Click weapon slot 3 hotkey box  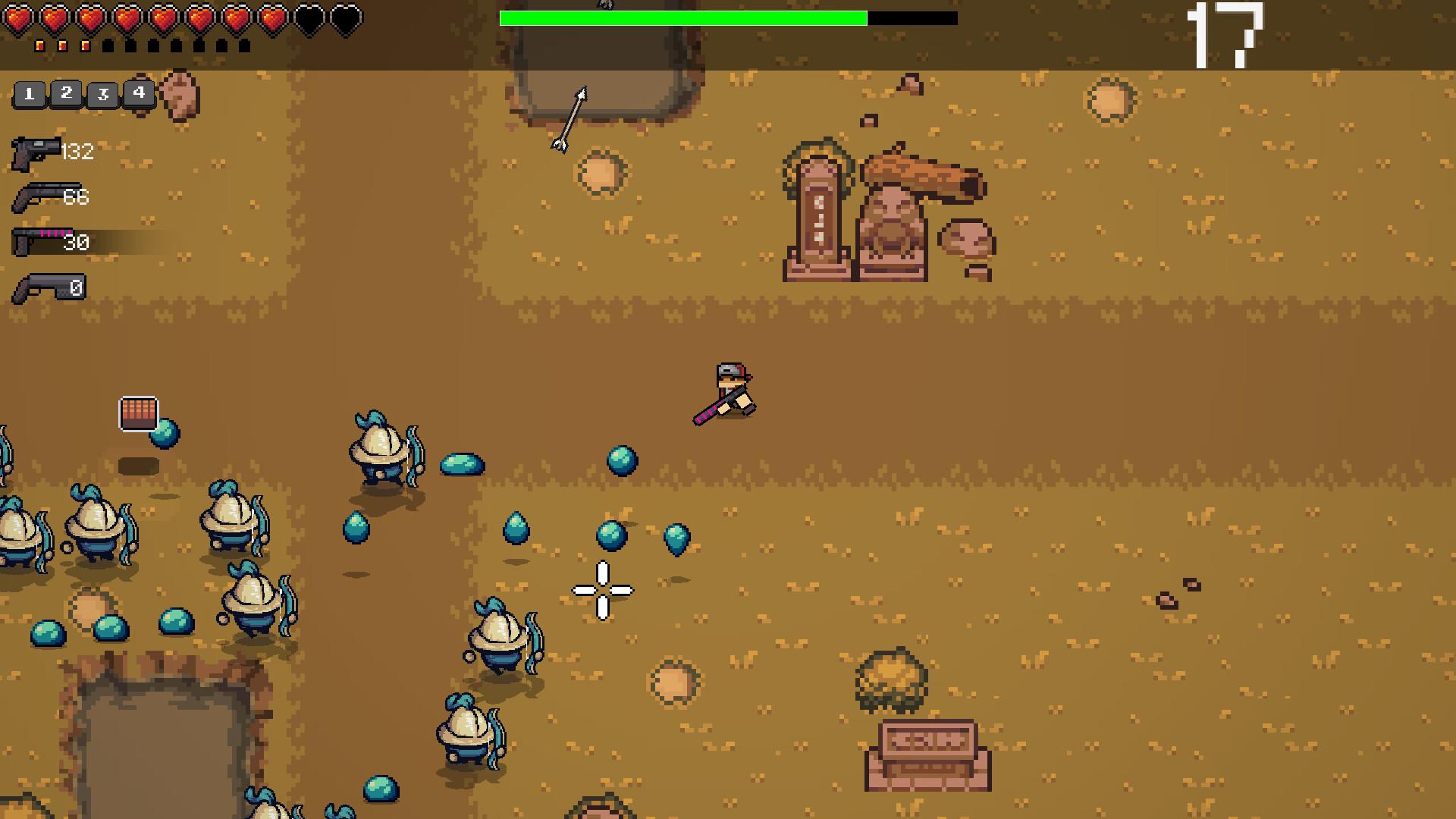pyautogui.click(x=102, y=94)
